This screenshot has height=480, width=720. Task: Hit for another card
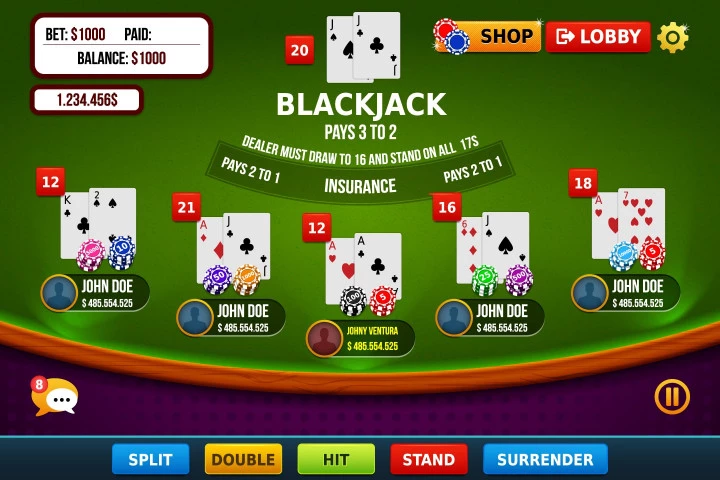336,459
